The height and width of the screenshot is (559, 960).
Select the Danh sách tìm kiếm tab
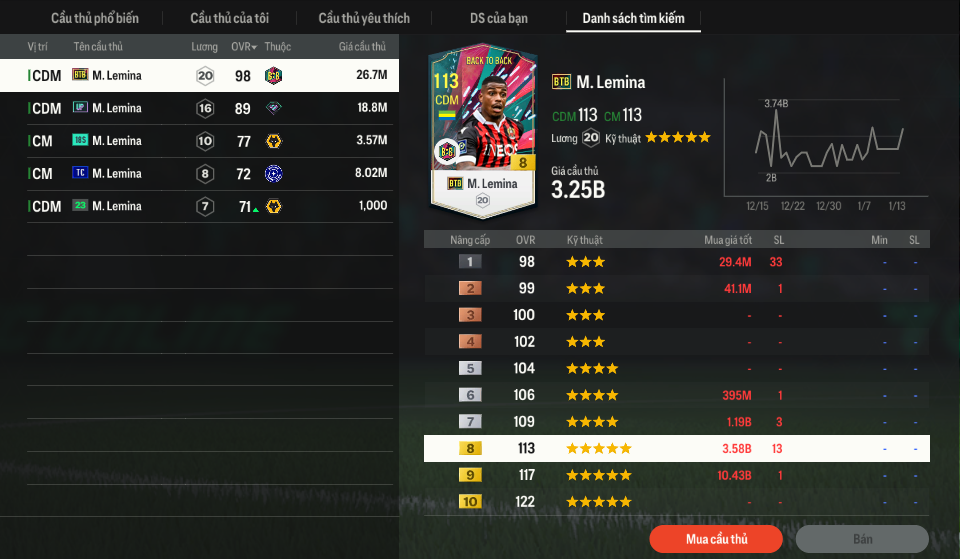pos(633,18)
